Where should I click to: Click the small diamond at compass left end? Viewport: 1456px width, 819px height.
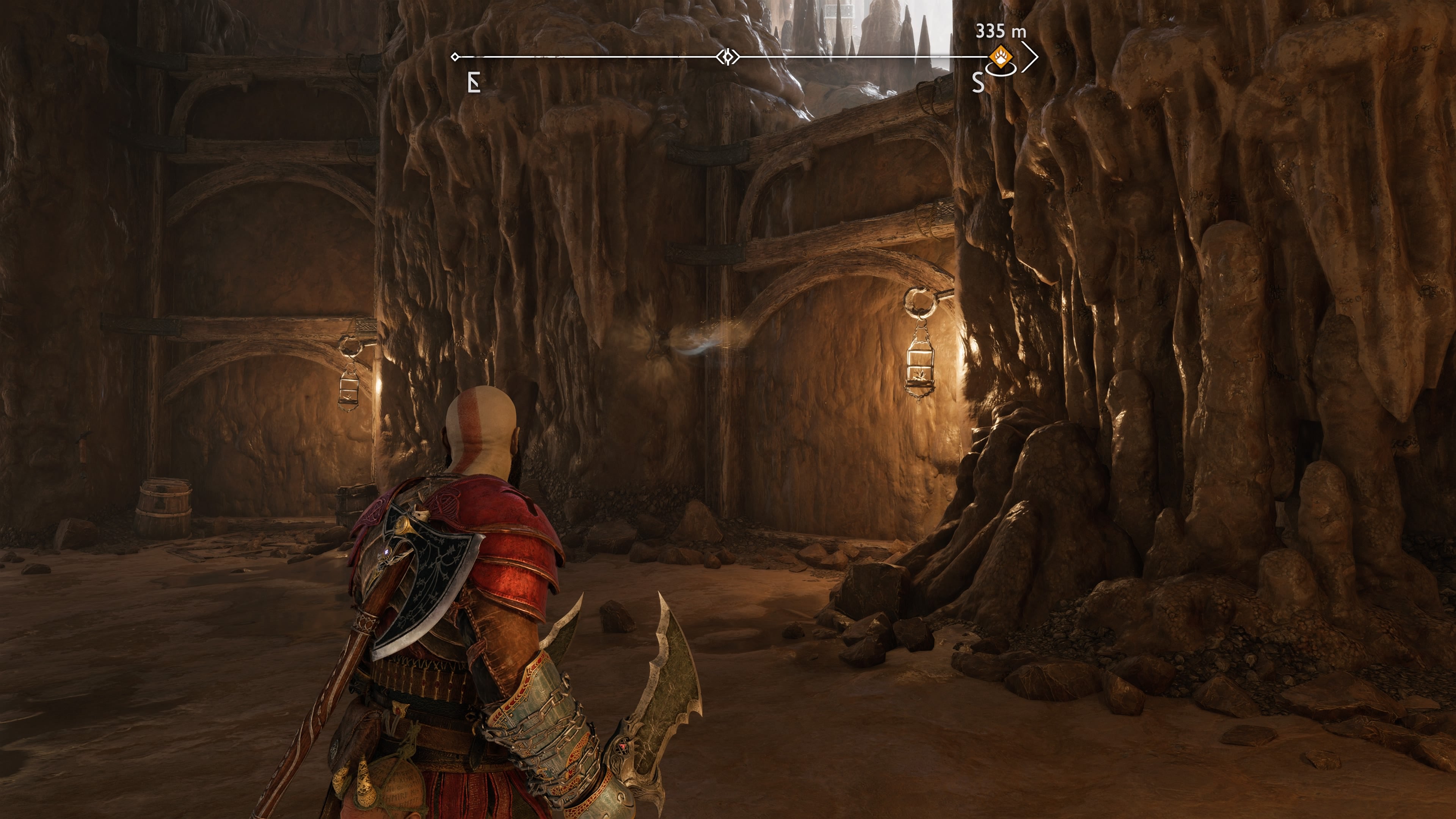455,56
